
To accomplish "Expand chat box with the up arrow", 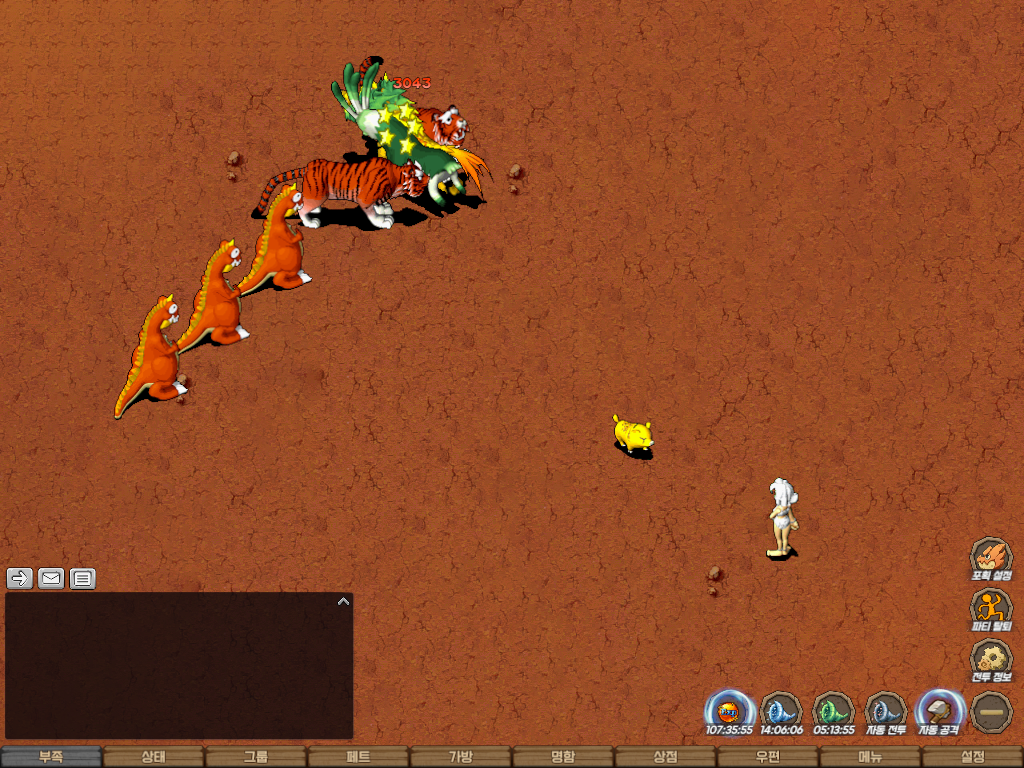I will click(x=343, y=602).
